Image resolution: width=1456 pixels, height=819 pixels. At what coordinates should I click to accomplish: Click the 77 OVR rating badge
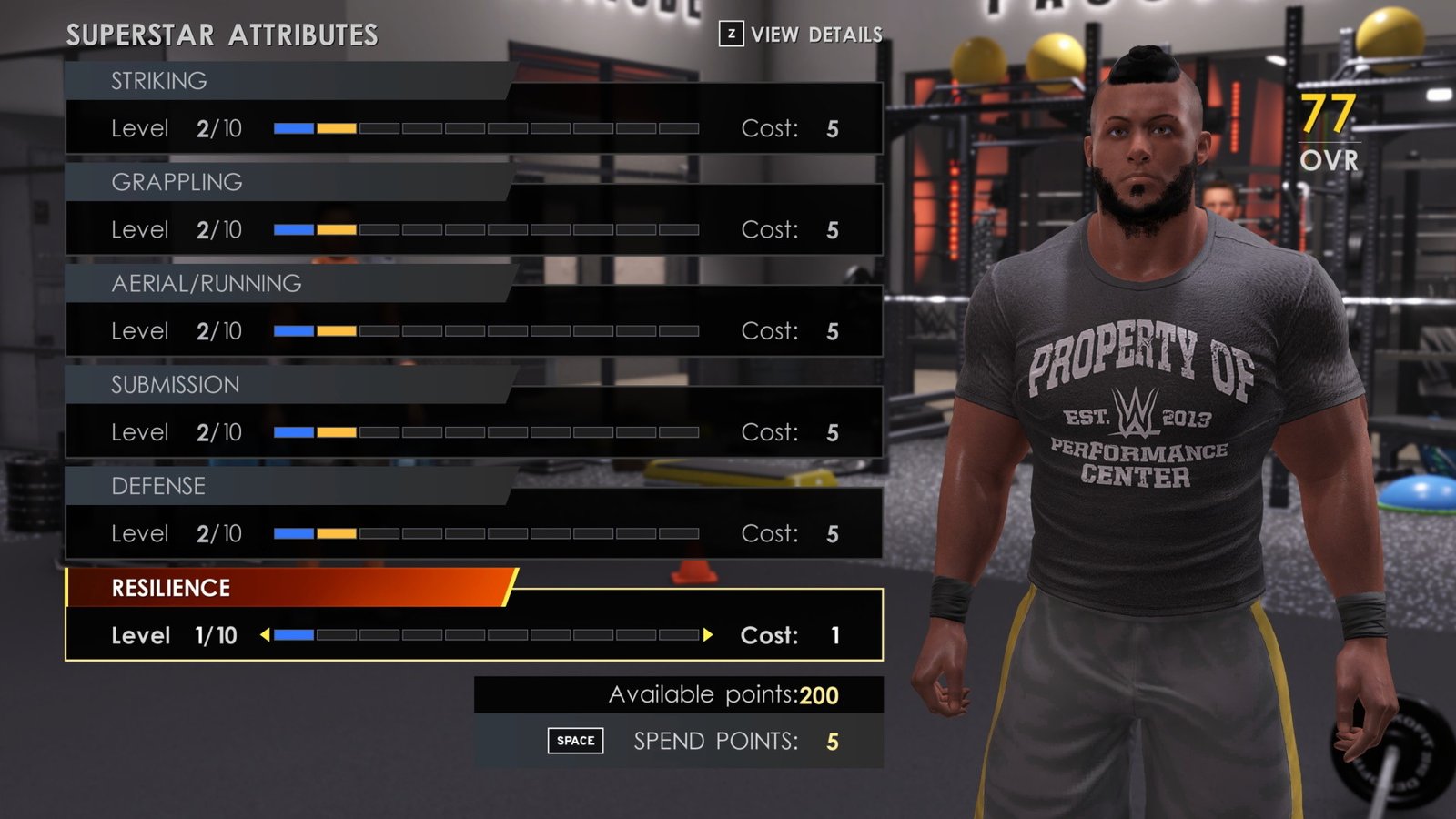(x=1328, y=127)
